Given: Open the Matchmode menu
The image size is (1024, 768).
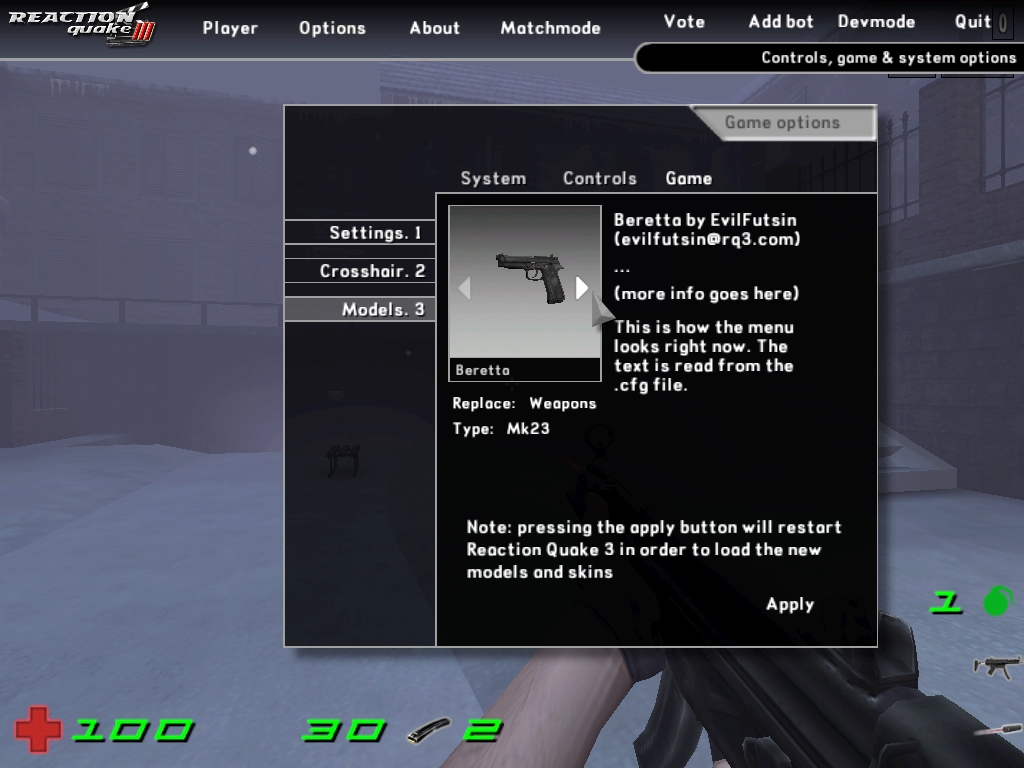Looking at the screenshot, I should click(x=550, y=28).
